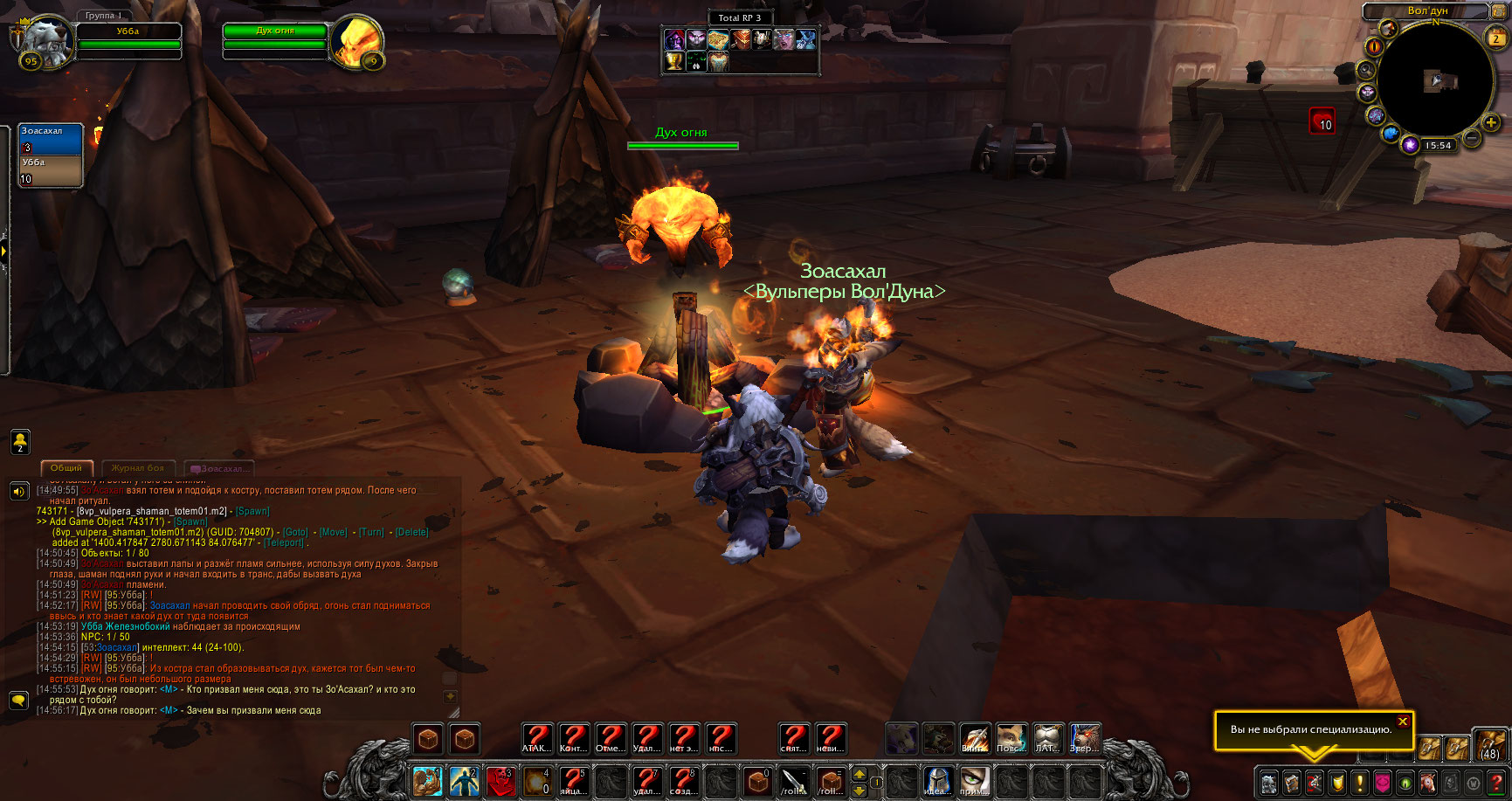1512x801 pixels.
Task: Open the guild shield micro menu button
Action: tap(1336, 782)
